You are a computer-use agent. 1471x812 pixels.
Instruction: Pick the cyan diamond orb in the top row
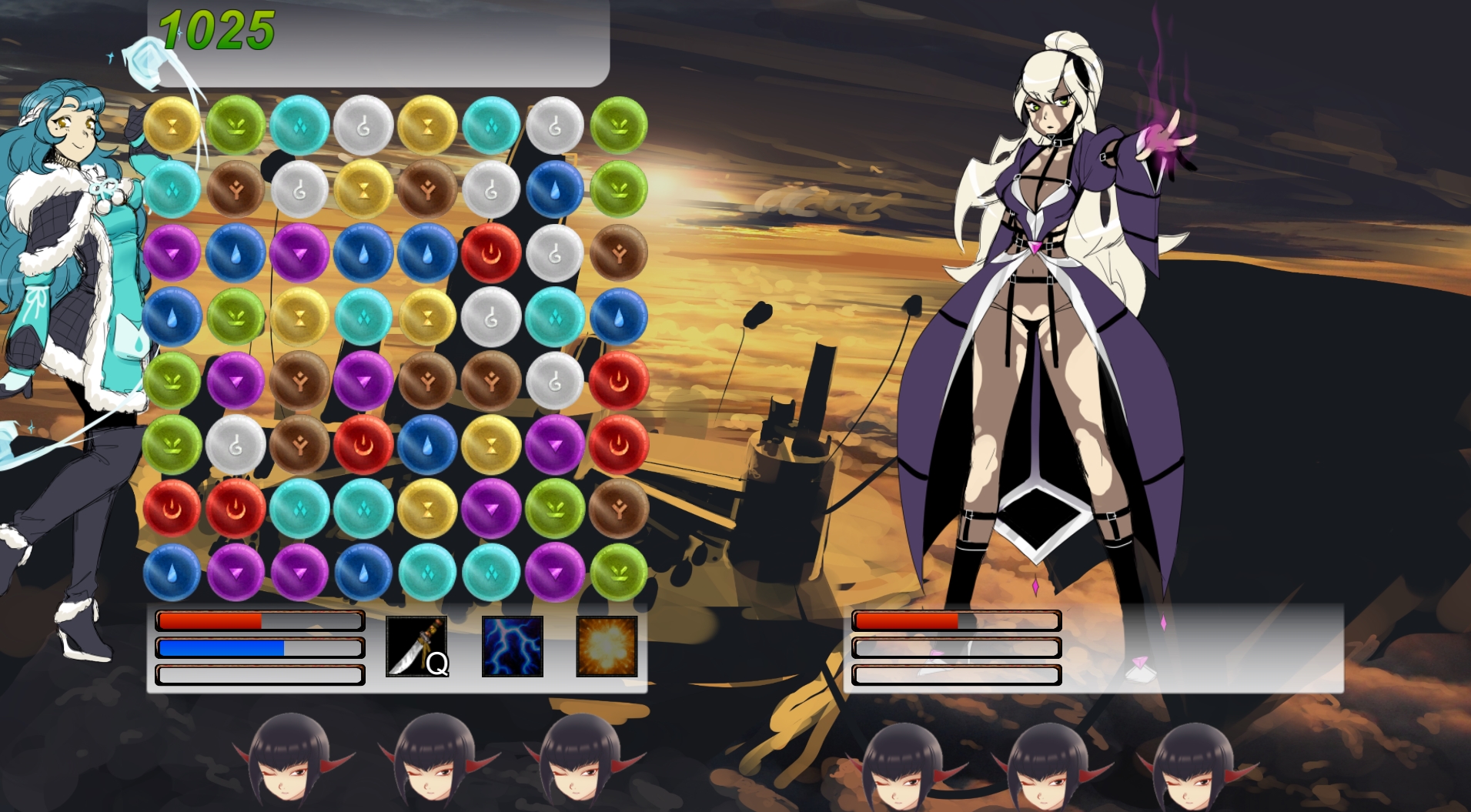click(300, 124)
